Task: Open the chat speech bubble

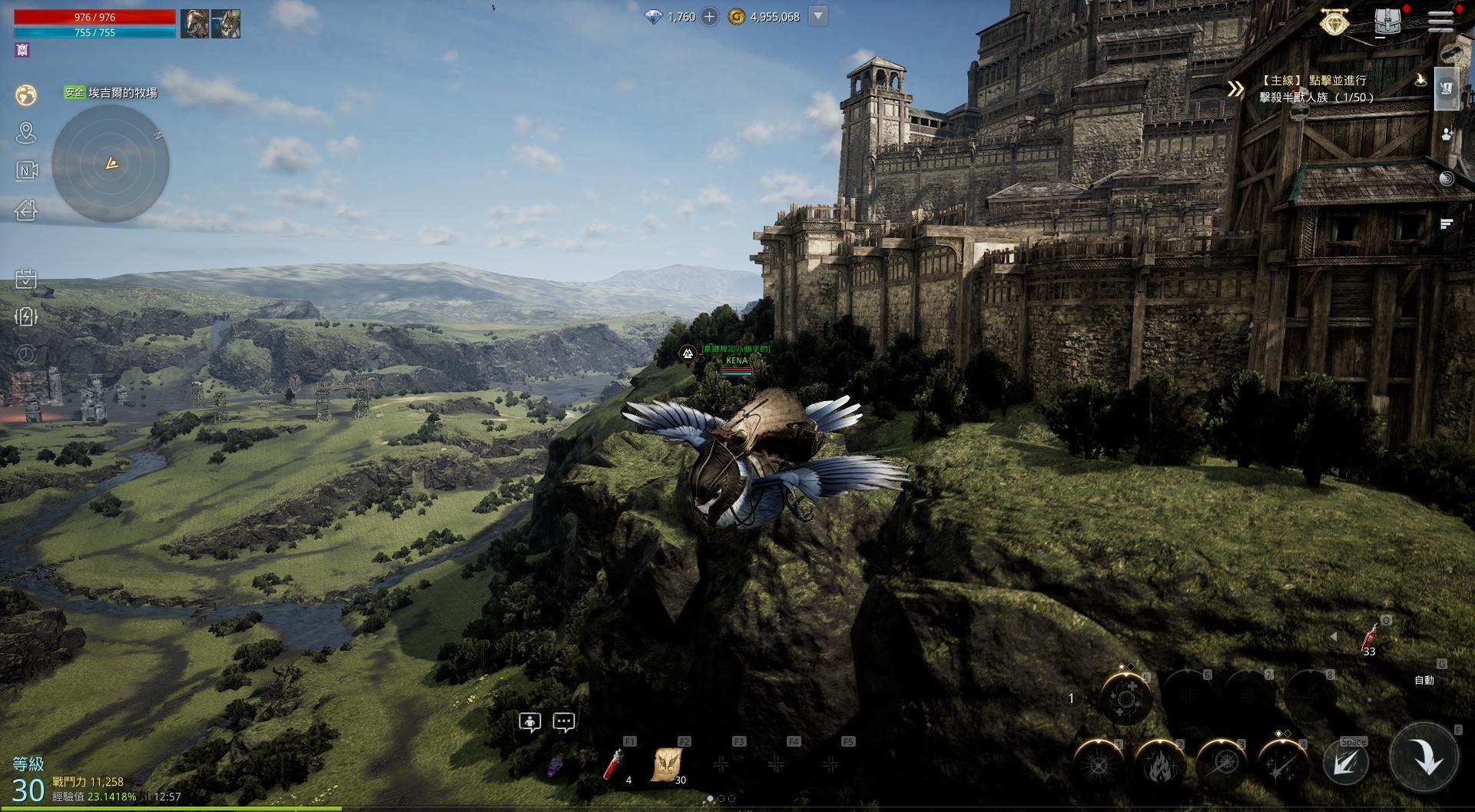Action: point(564,722)
